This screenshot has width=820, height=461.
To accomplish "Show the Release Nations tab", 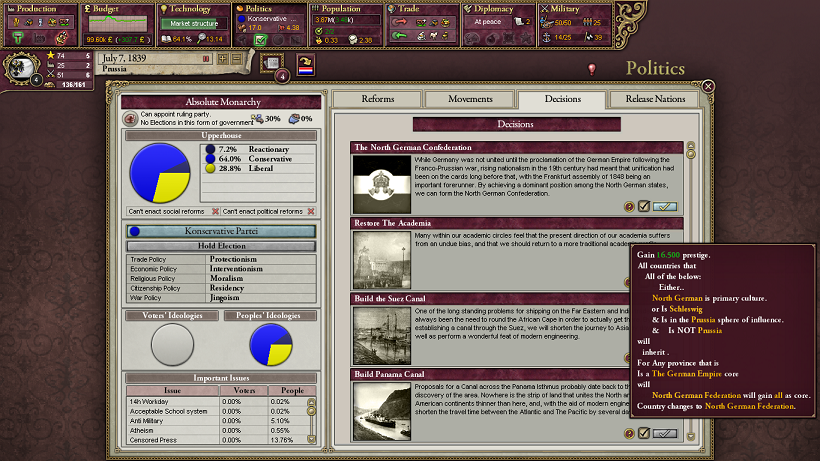I will point(654,99).
